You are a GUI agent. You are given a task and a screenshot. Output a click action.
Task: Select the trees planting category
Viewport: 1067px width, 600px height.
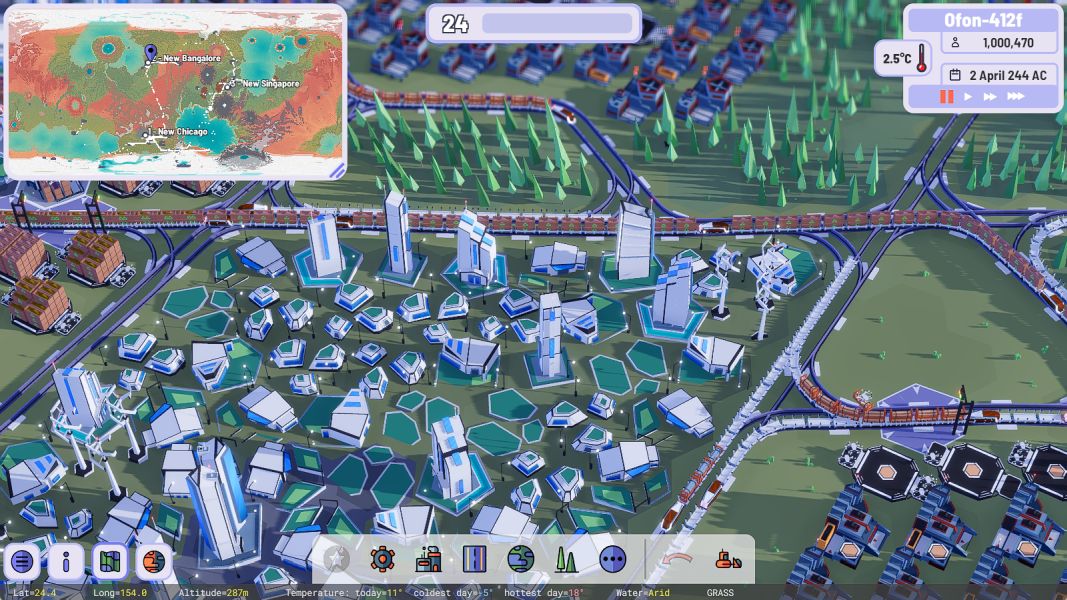pos(567,559)
